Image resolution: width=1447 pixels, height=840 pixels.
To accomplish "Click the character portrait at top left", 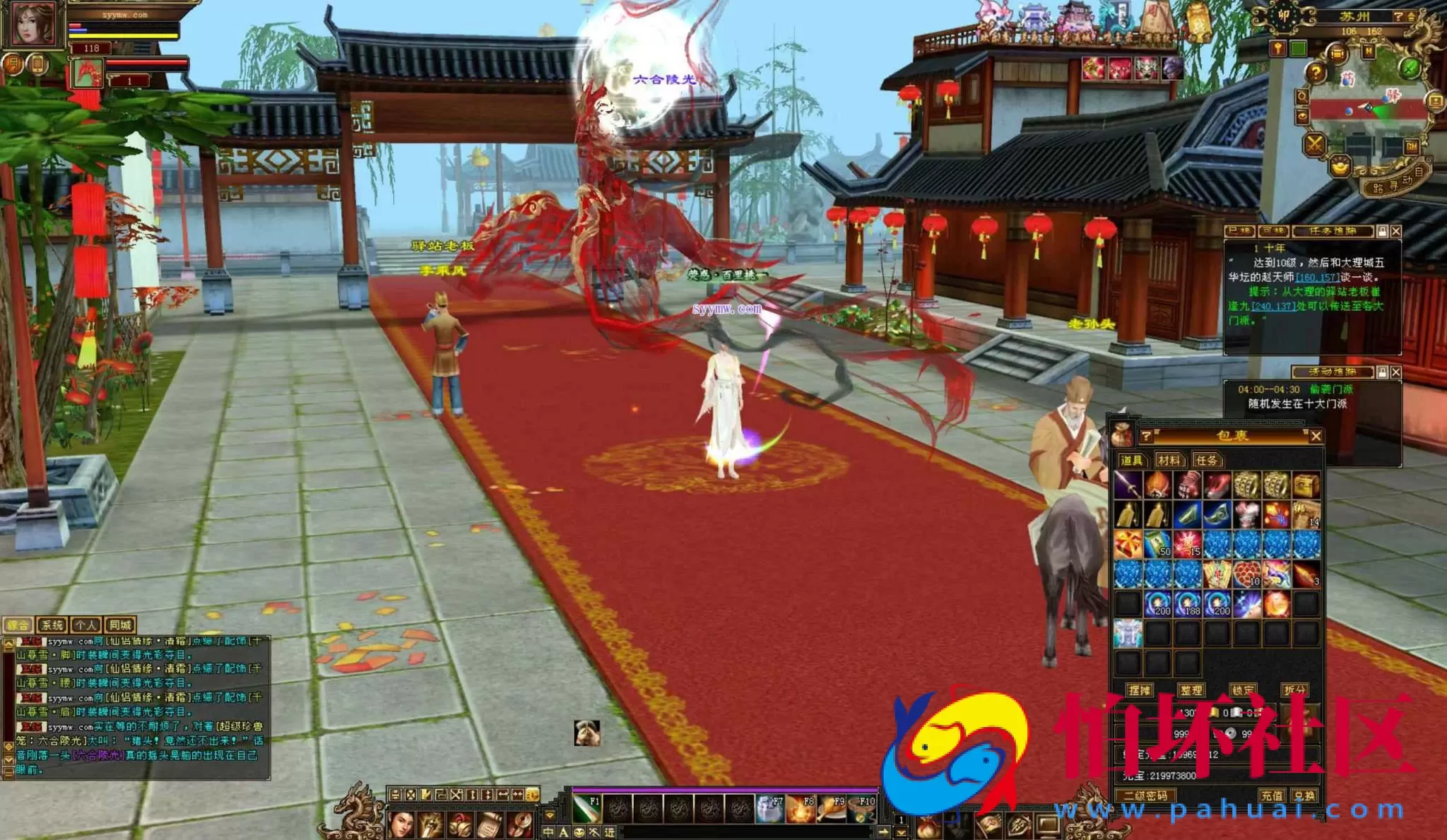I will [x=33, y=25].
